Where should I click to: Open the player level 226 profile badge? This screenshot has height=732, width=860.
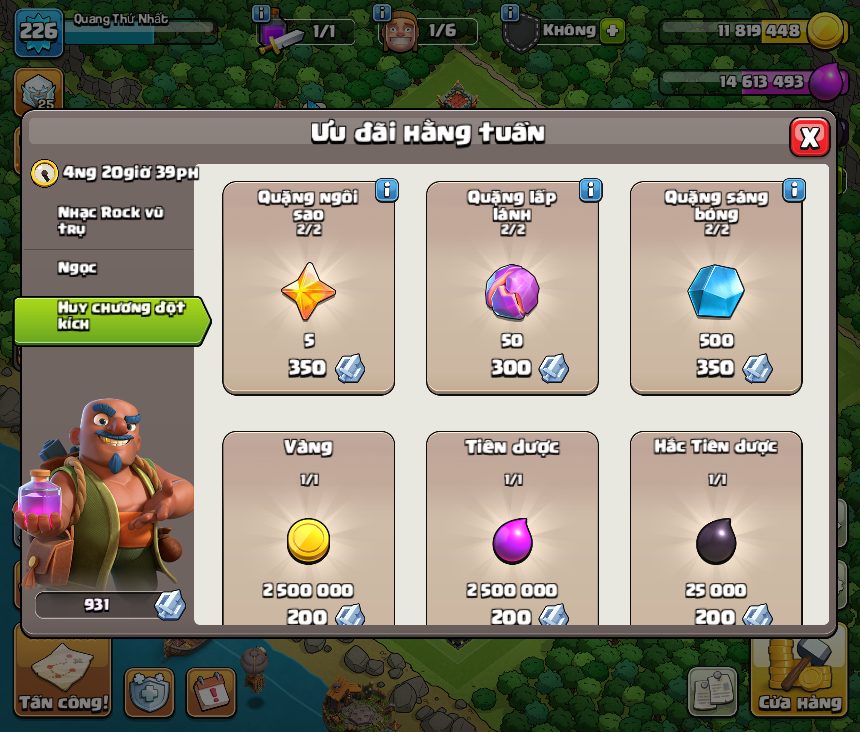click(39, 31)
